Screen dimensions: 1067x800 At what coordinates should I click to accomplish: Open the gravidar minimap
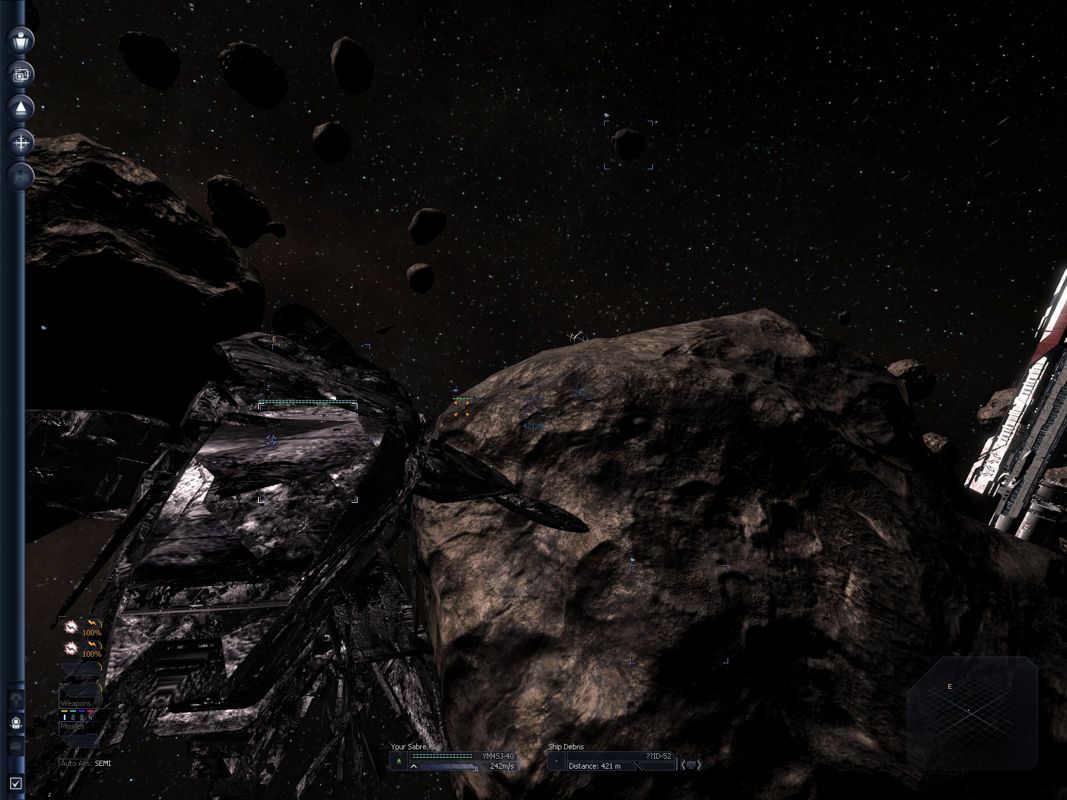[x=971, y=712]
